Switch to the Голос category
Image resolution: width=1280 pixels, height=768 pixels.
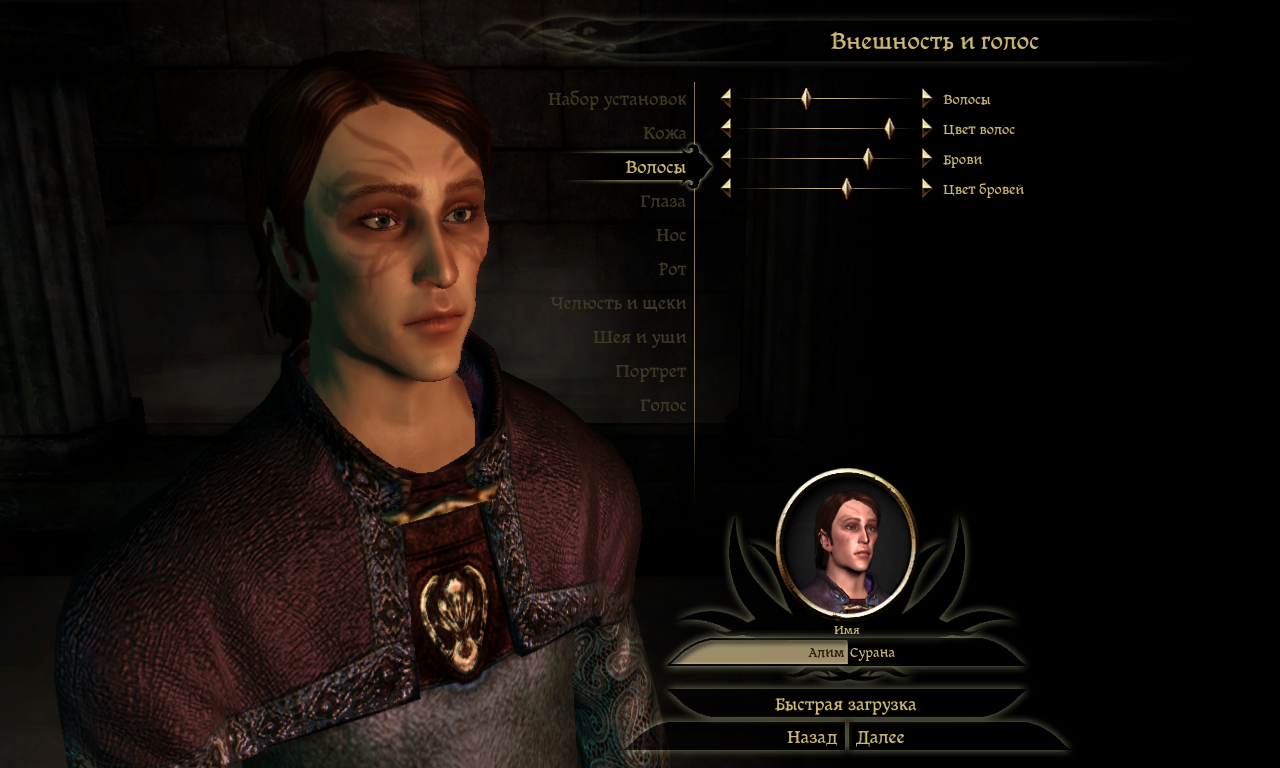663,406
